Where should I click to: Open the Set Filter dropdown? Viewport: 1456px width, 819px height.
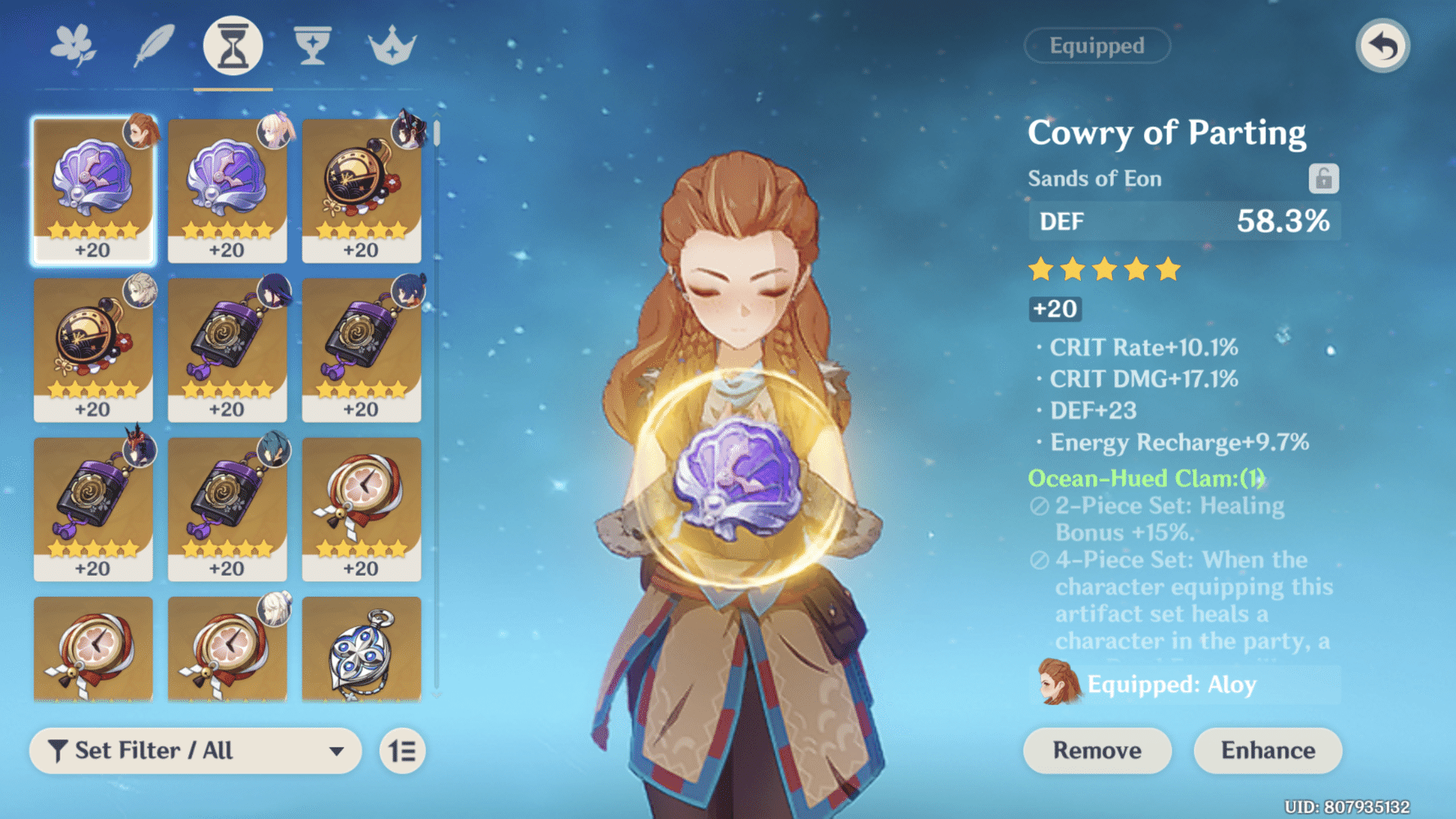tap(195, 751)
